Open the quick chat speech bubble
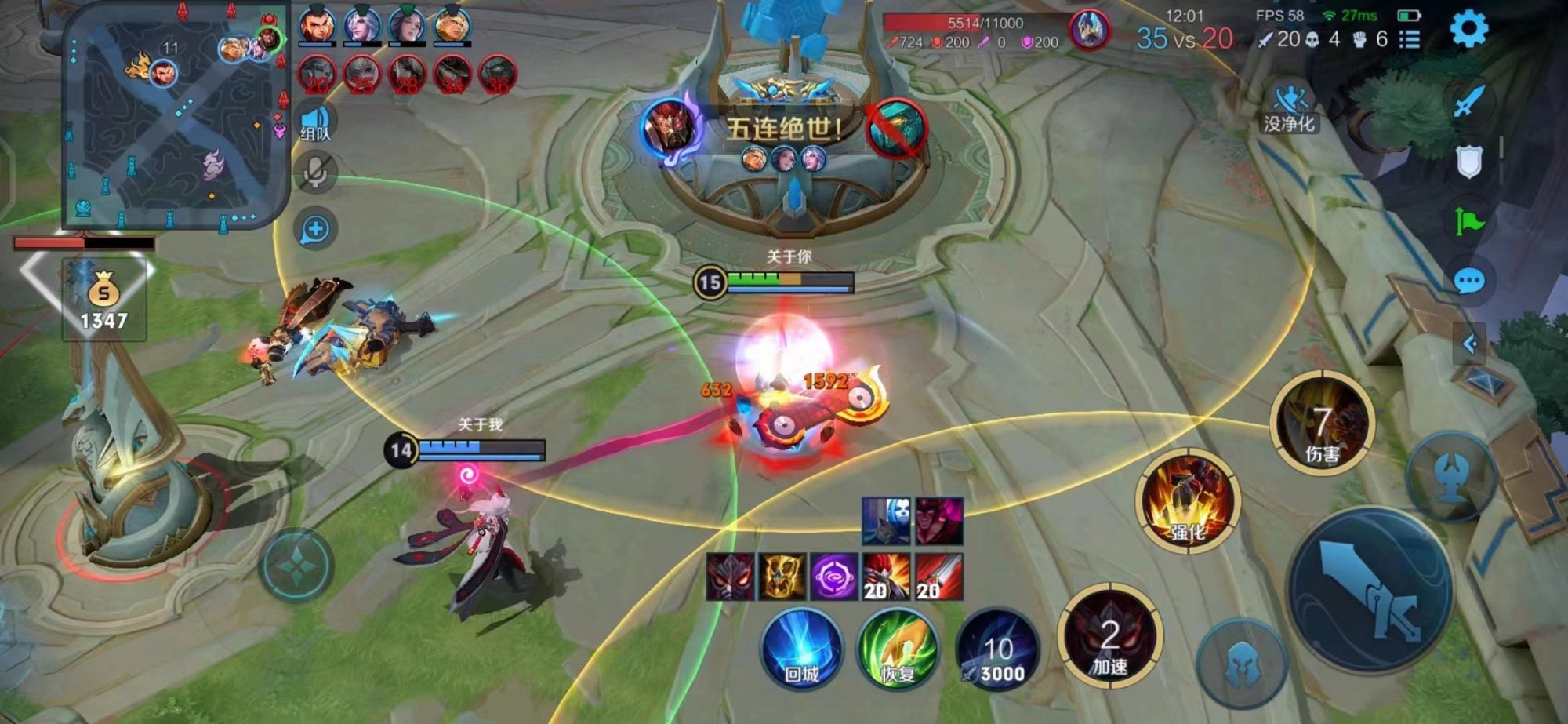The height and width of the screenshot is (724, 1568). (x=1468, y=281)
